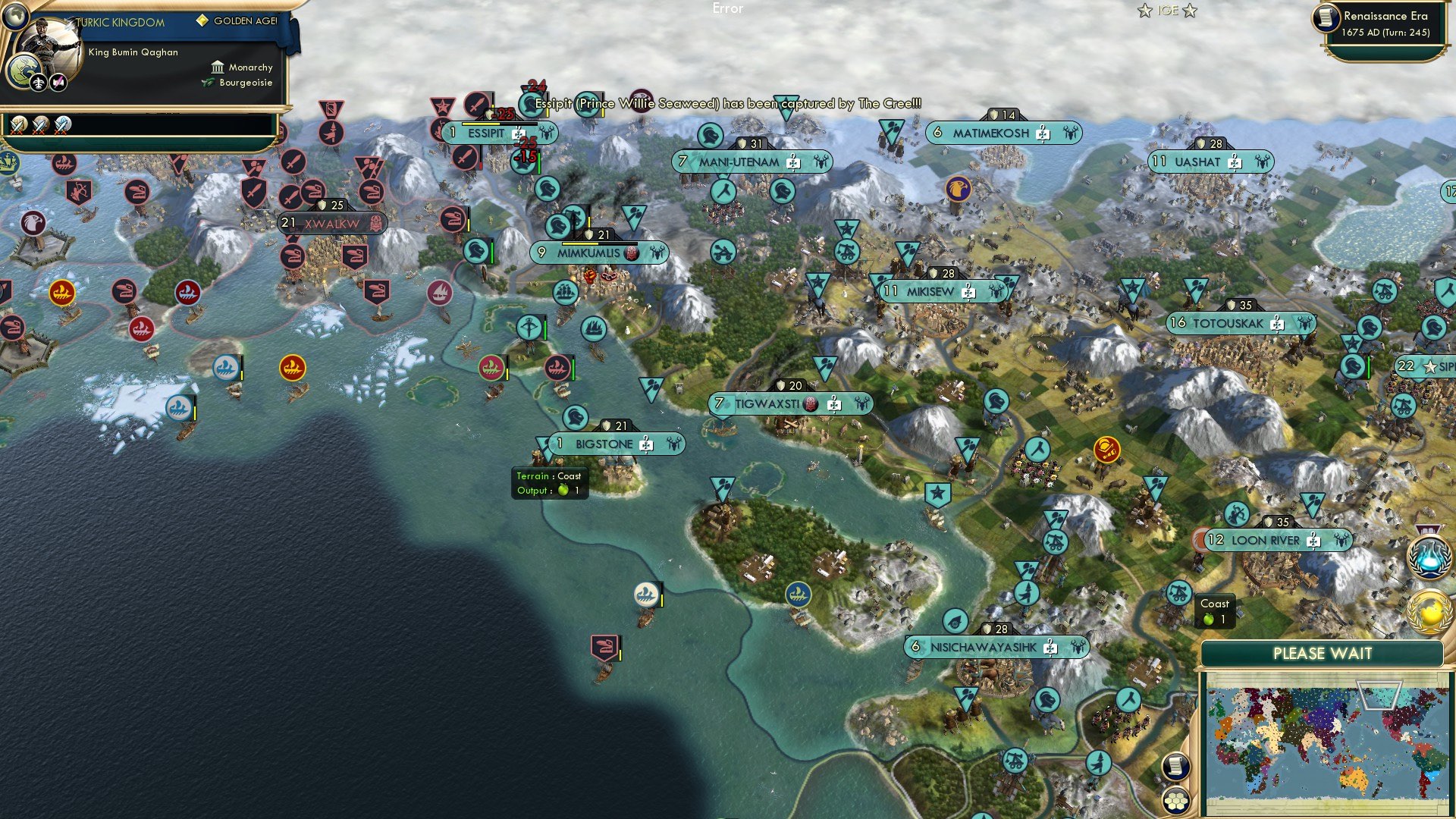1456x819 pixels.
Task: Click King Bumin Qaghan's leader portrait
Action: point(53,44)
